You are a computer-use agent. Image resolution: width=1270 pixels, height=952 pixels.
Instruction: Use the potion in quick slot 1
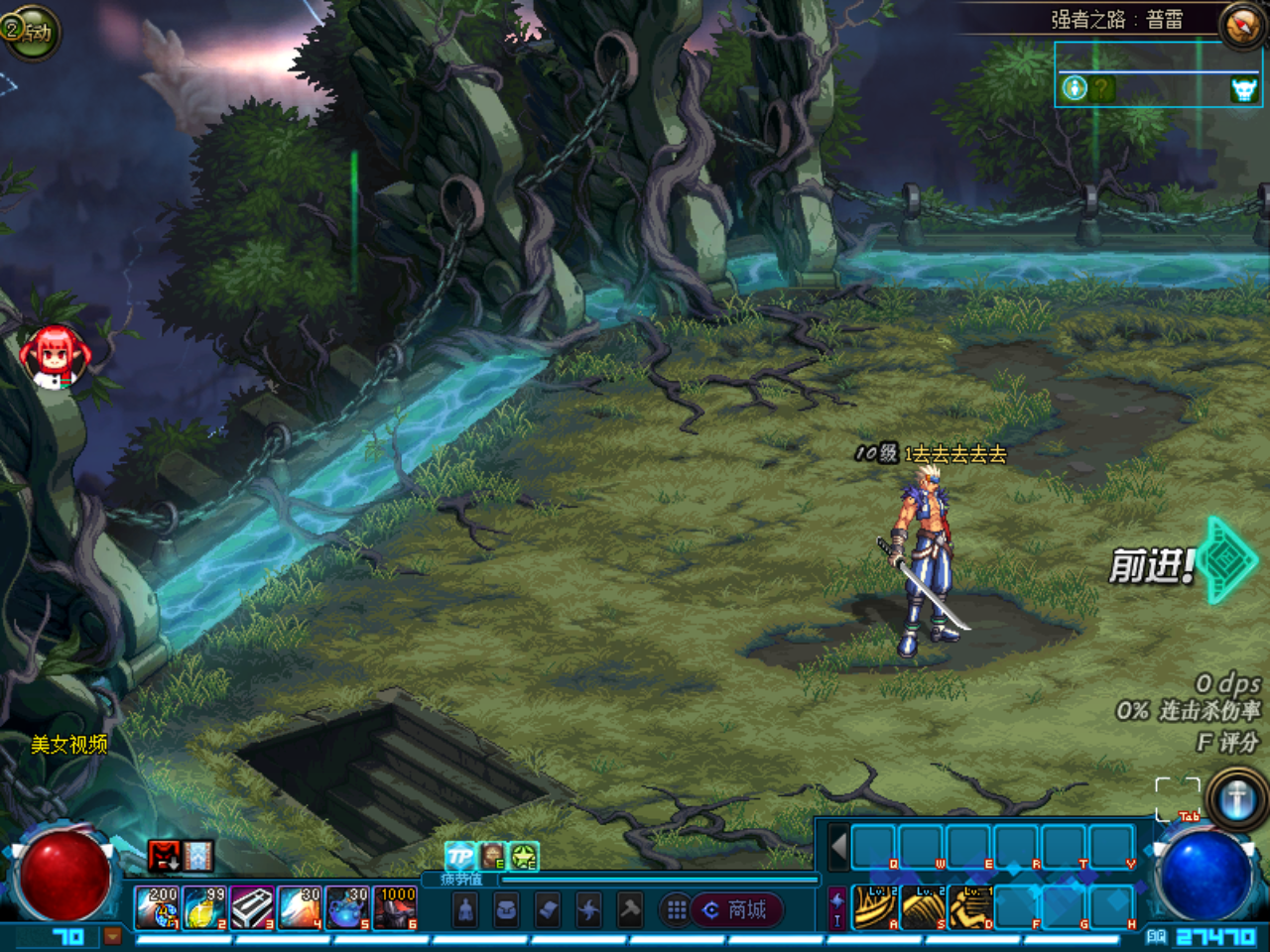click(157, 908)
